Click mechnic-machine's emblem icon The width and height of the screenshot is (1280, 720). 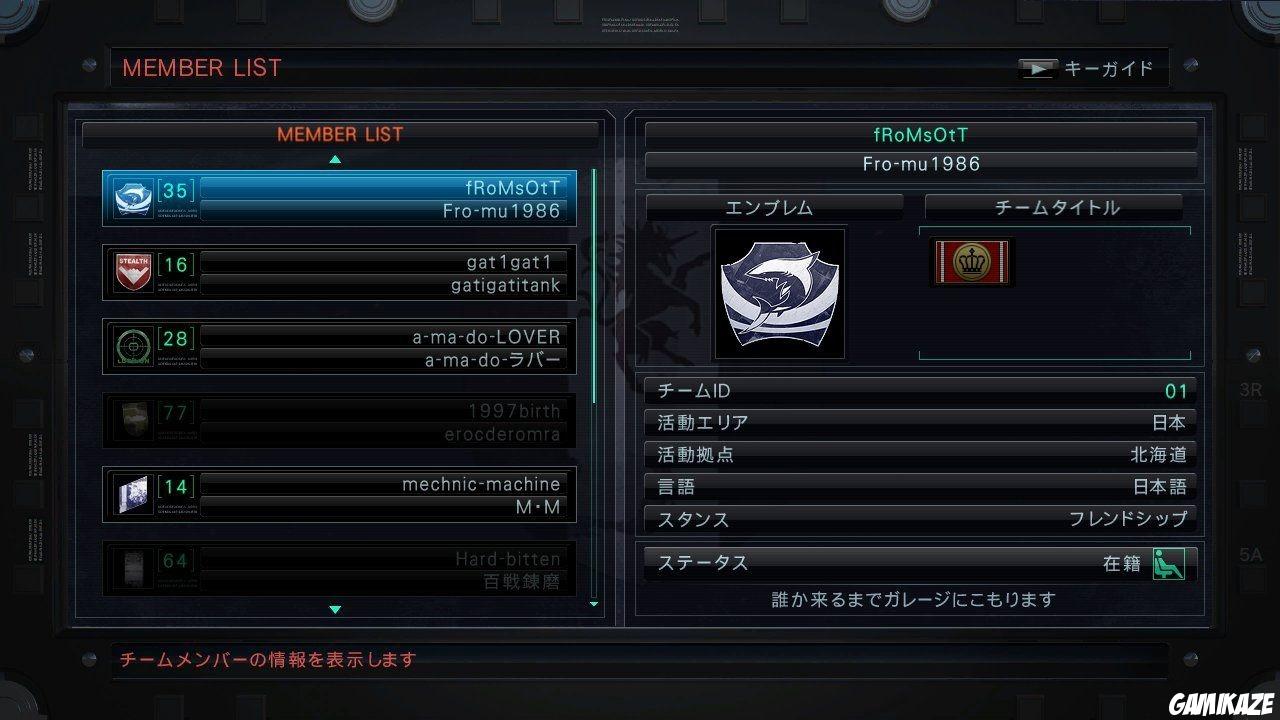tap(135, 495)
